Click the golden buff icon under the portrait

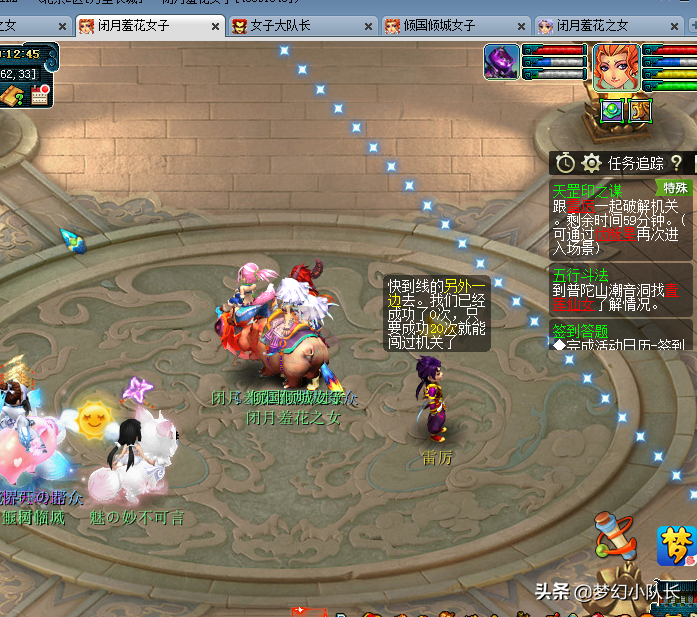641,110
